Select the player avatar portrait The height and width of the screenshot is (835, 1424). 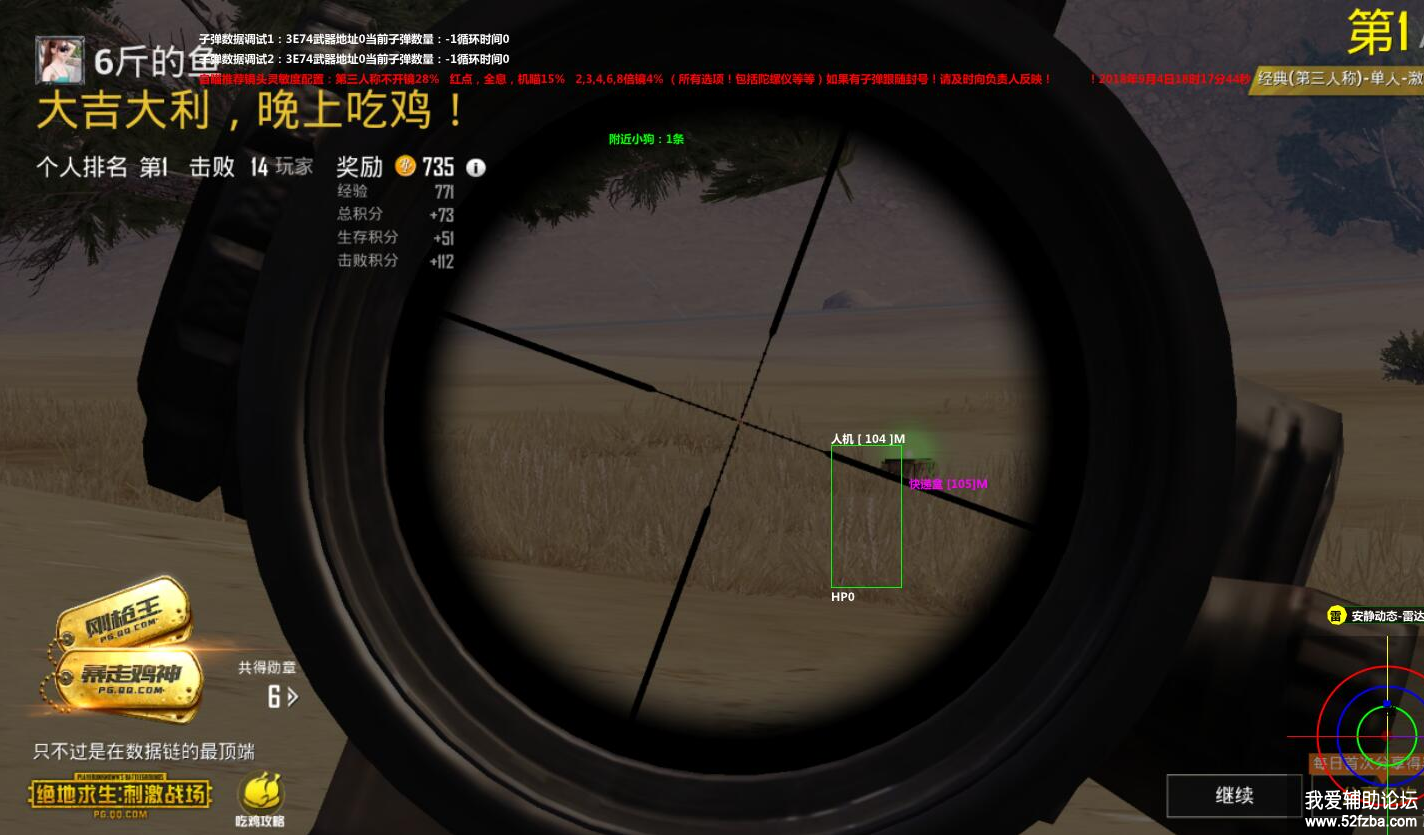[x=60, y=60]
